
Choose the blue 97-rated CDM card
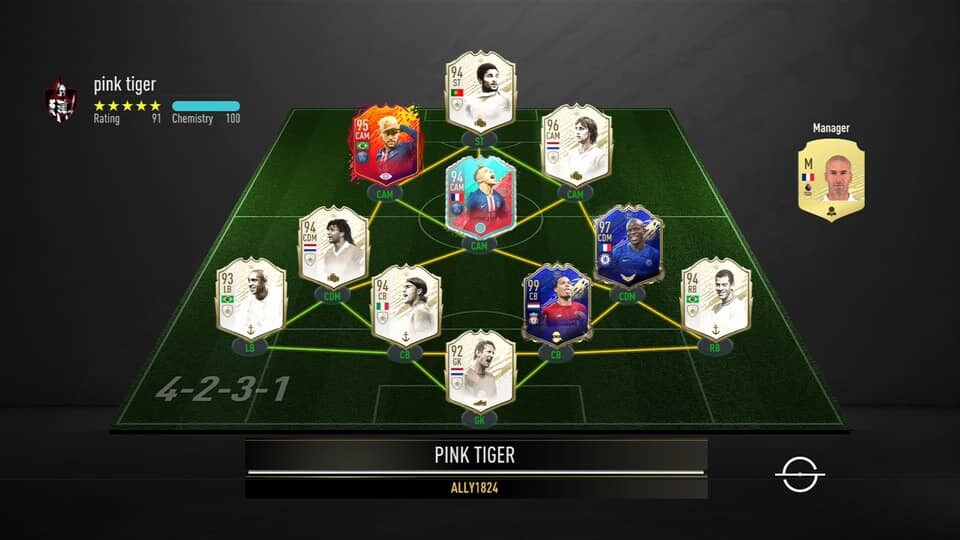click(x=627, y=247)
